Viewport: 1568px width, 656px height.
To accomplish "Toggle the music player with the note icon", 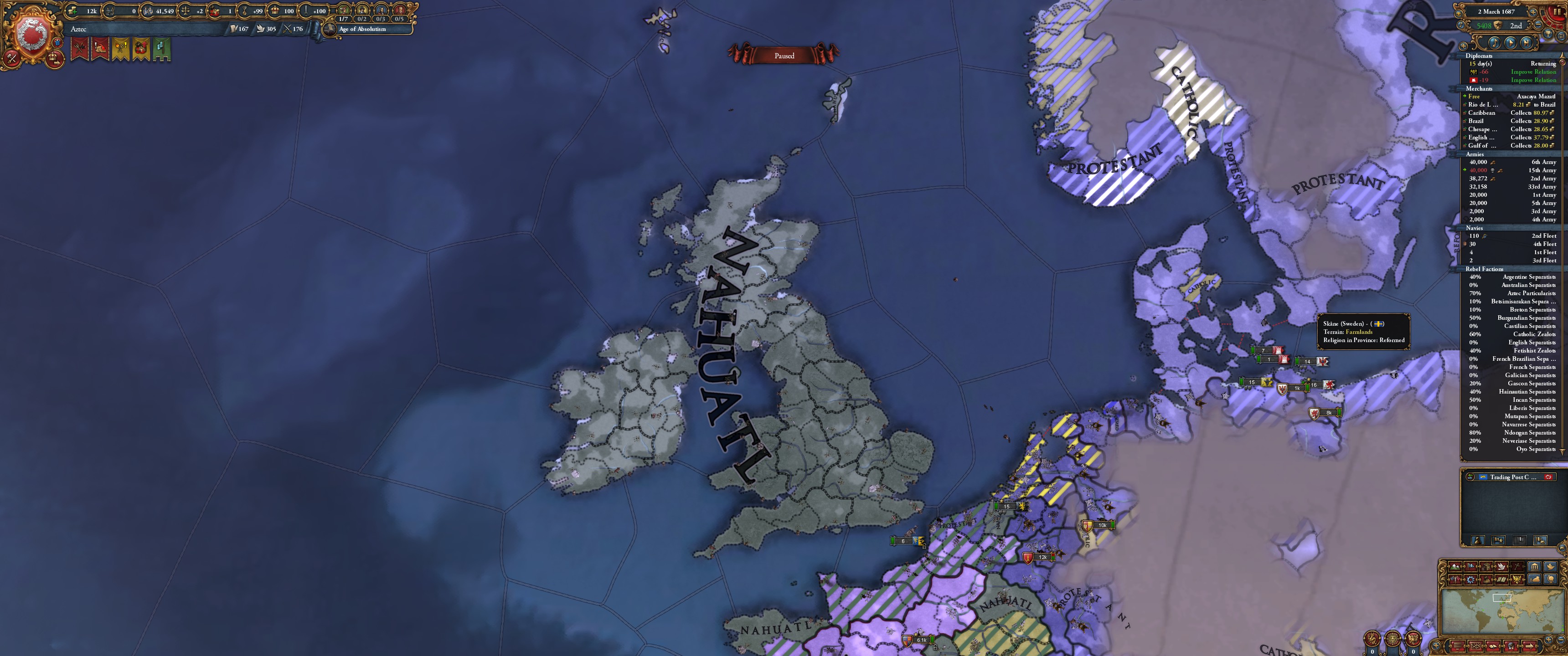I will (1495, 43).
